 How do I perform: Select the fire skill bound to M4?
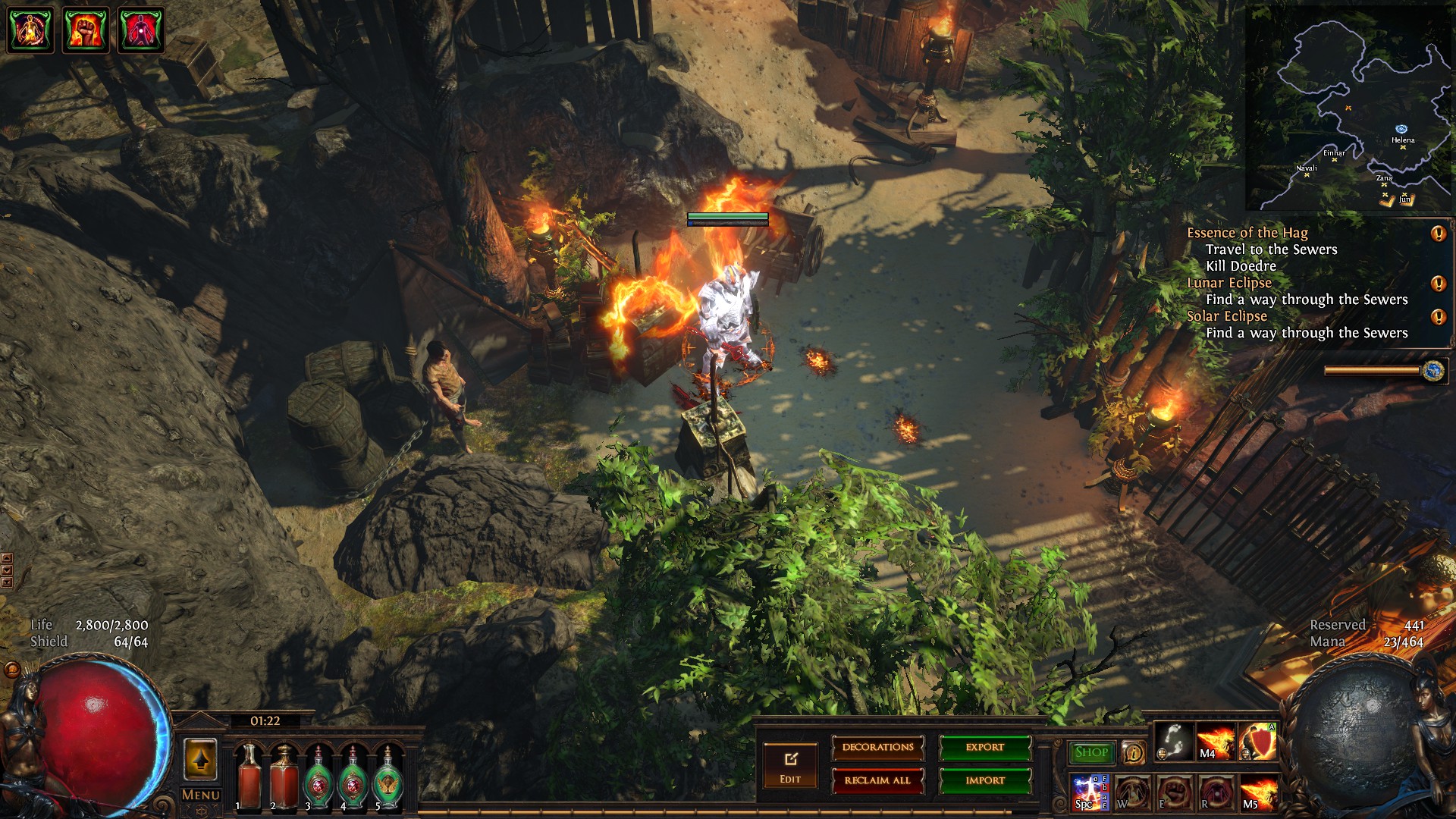tap(1216, 742)
